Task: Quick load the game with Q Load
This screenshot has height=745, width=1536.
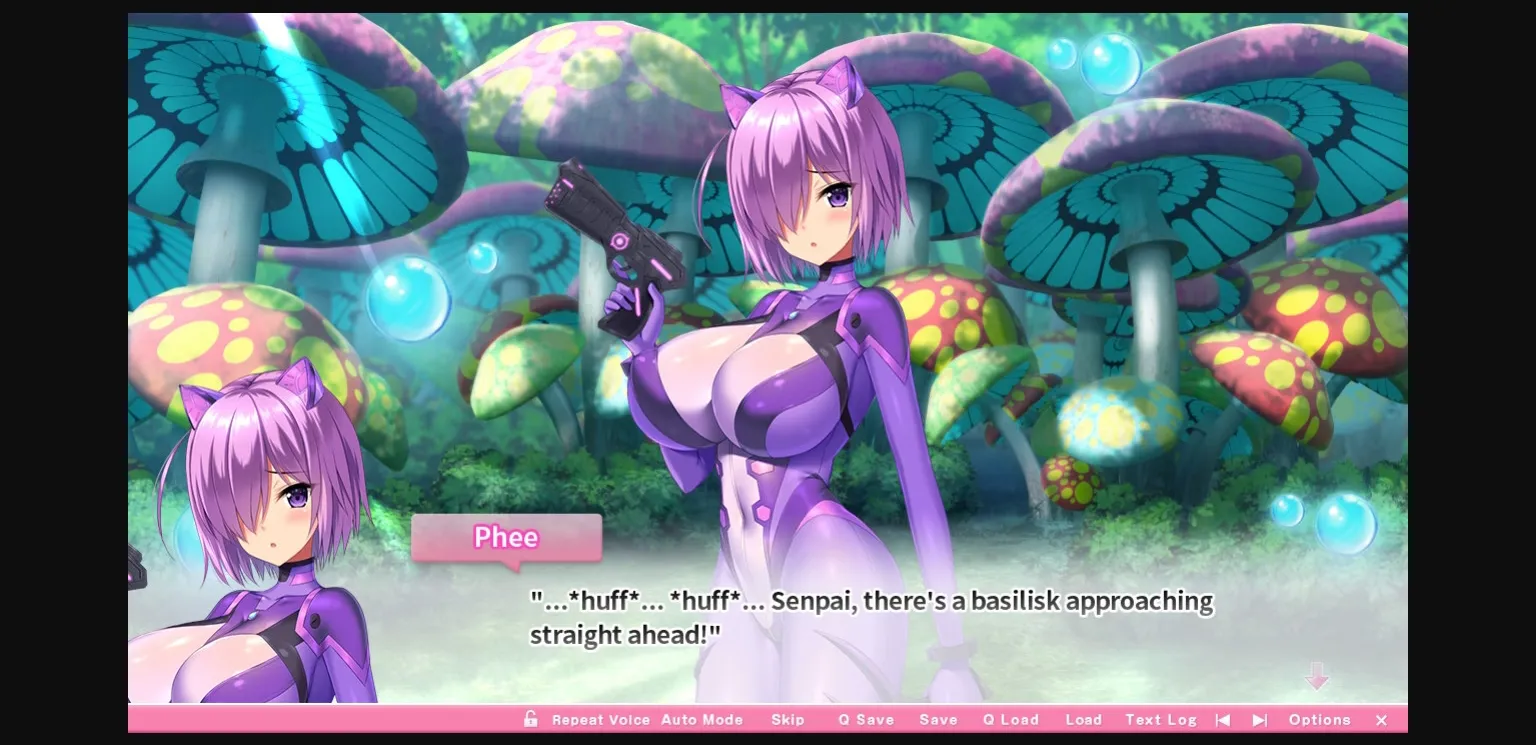Action: coord(1010,719)
